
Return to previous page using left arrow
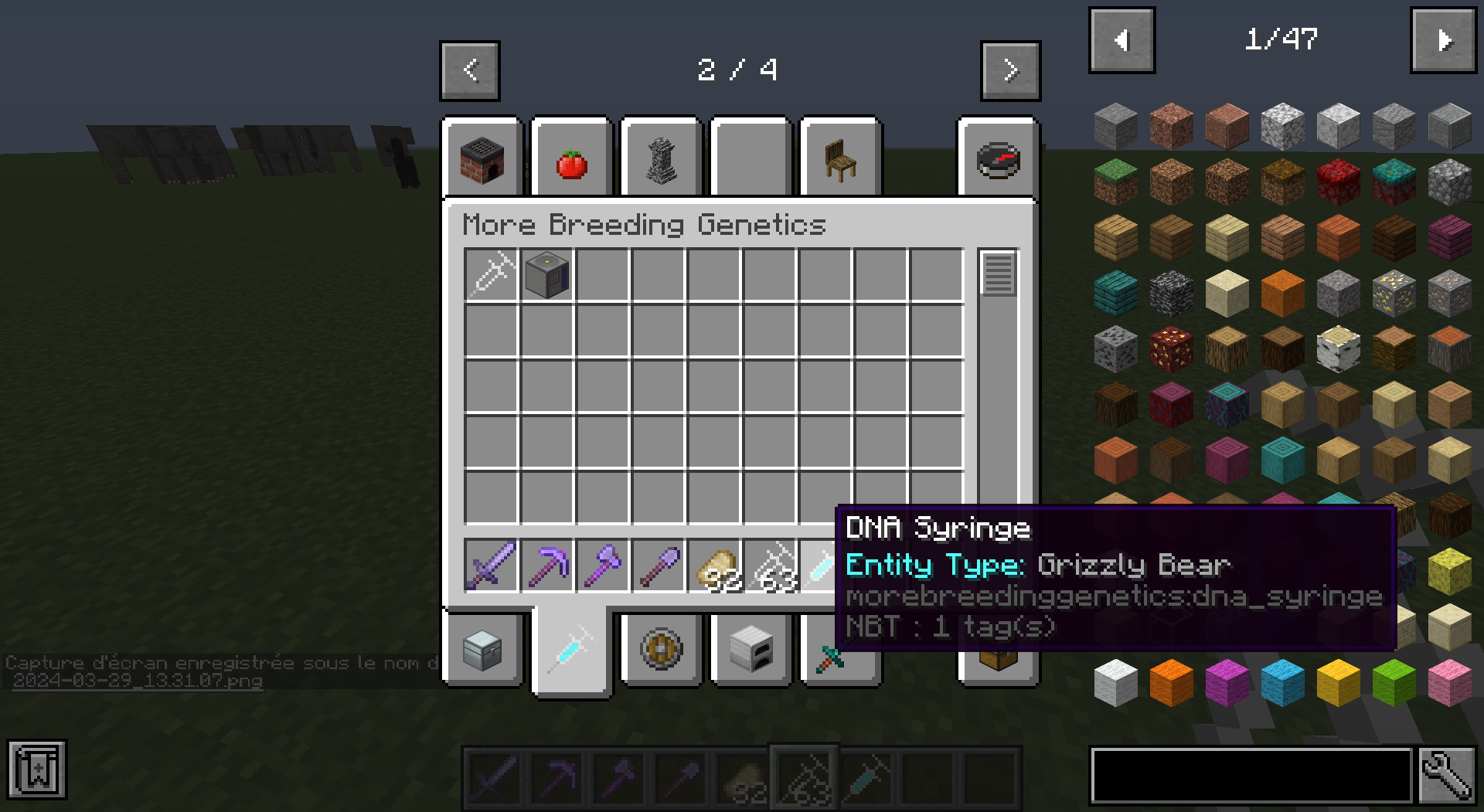tap(469, 70)
